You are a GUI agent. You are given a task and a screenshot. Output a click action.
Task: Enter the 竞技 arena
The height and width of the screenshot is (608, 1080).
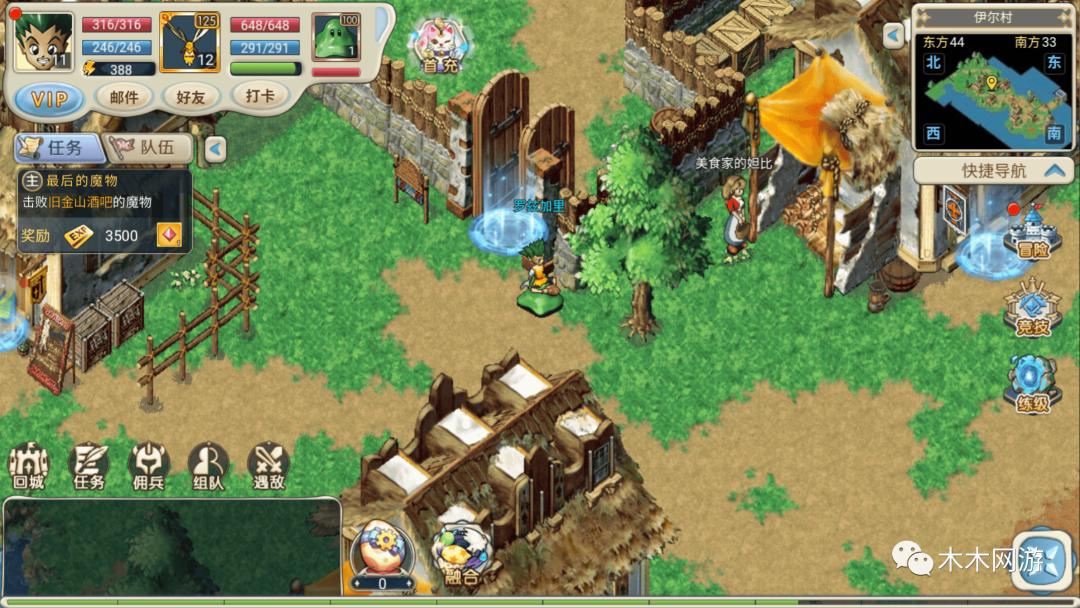point(1033,308)
